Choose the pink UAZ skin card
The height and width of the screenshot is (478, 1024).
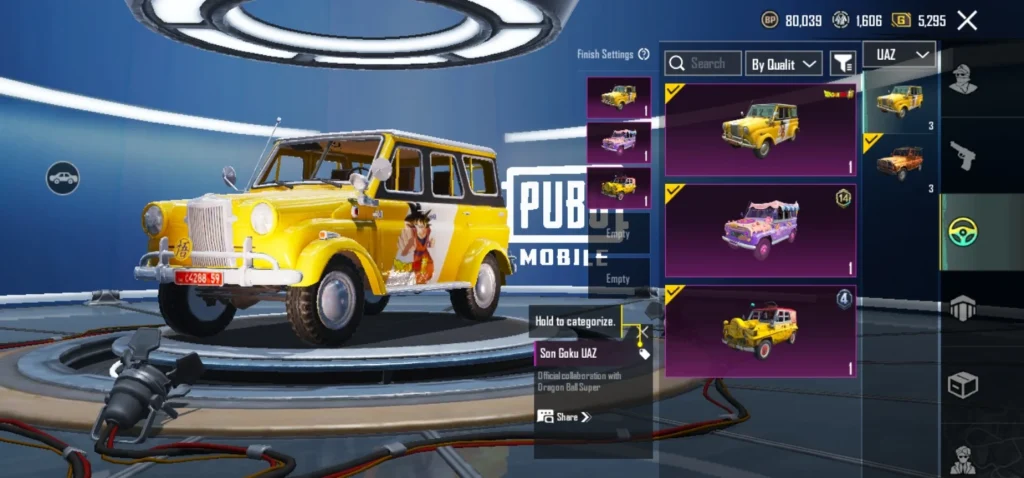(760, 230)
